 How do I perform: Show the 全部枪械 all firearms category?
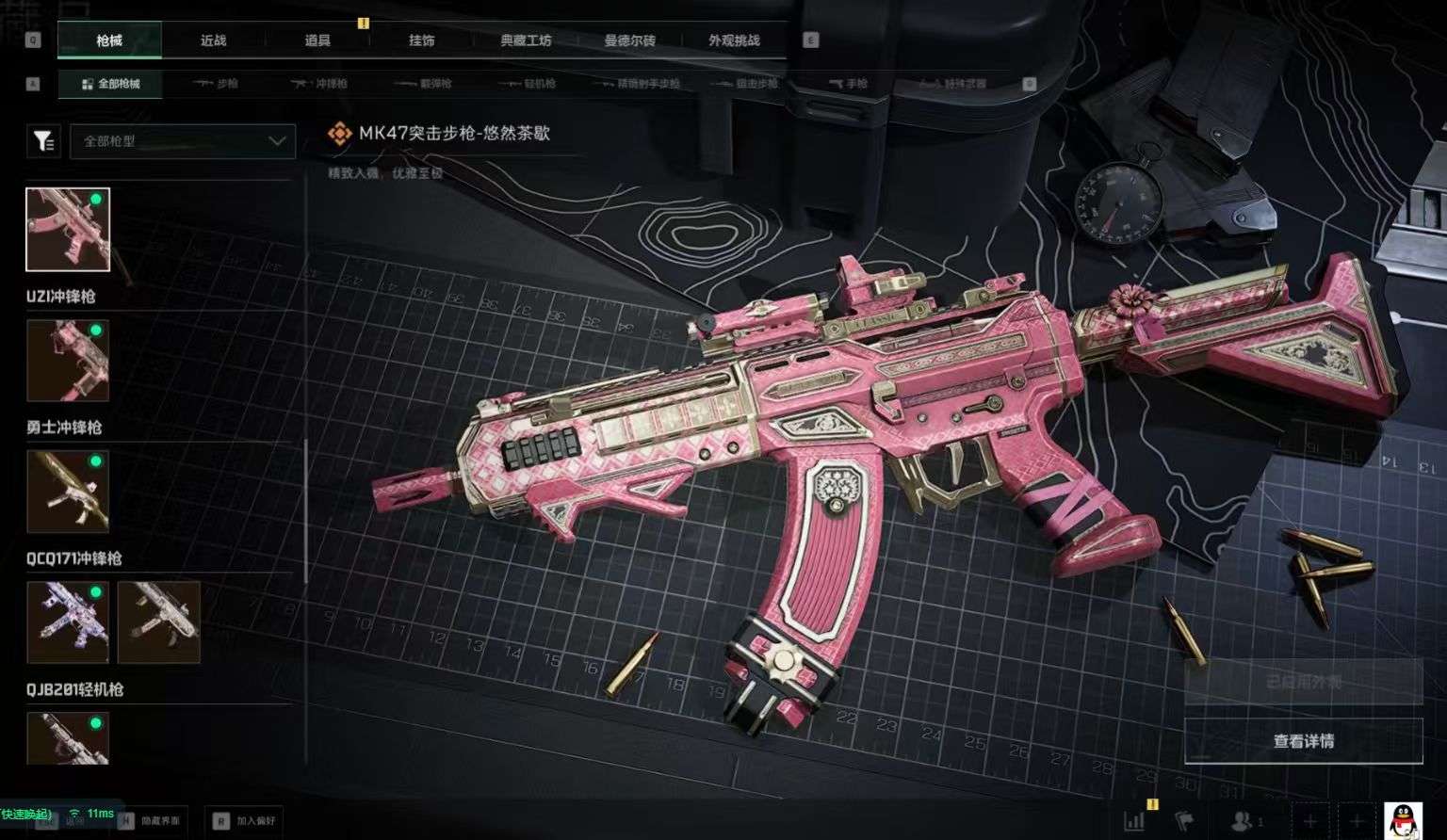pyautogui.click(x=111, y=84)
